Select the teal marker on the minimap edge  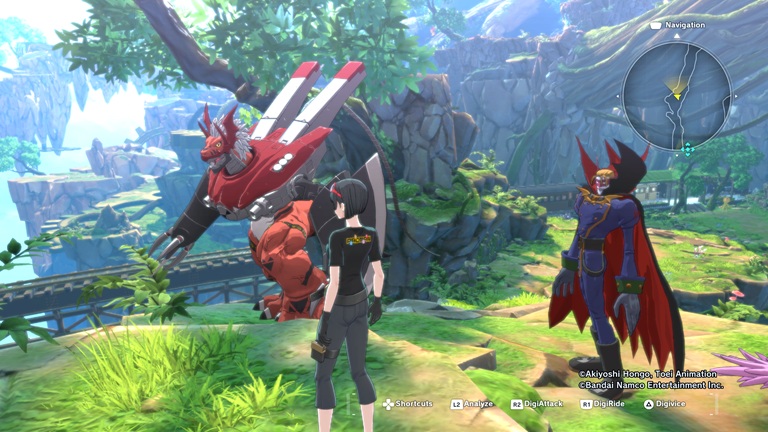coord(687,149)
